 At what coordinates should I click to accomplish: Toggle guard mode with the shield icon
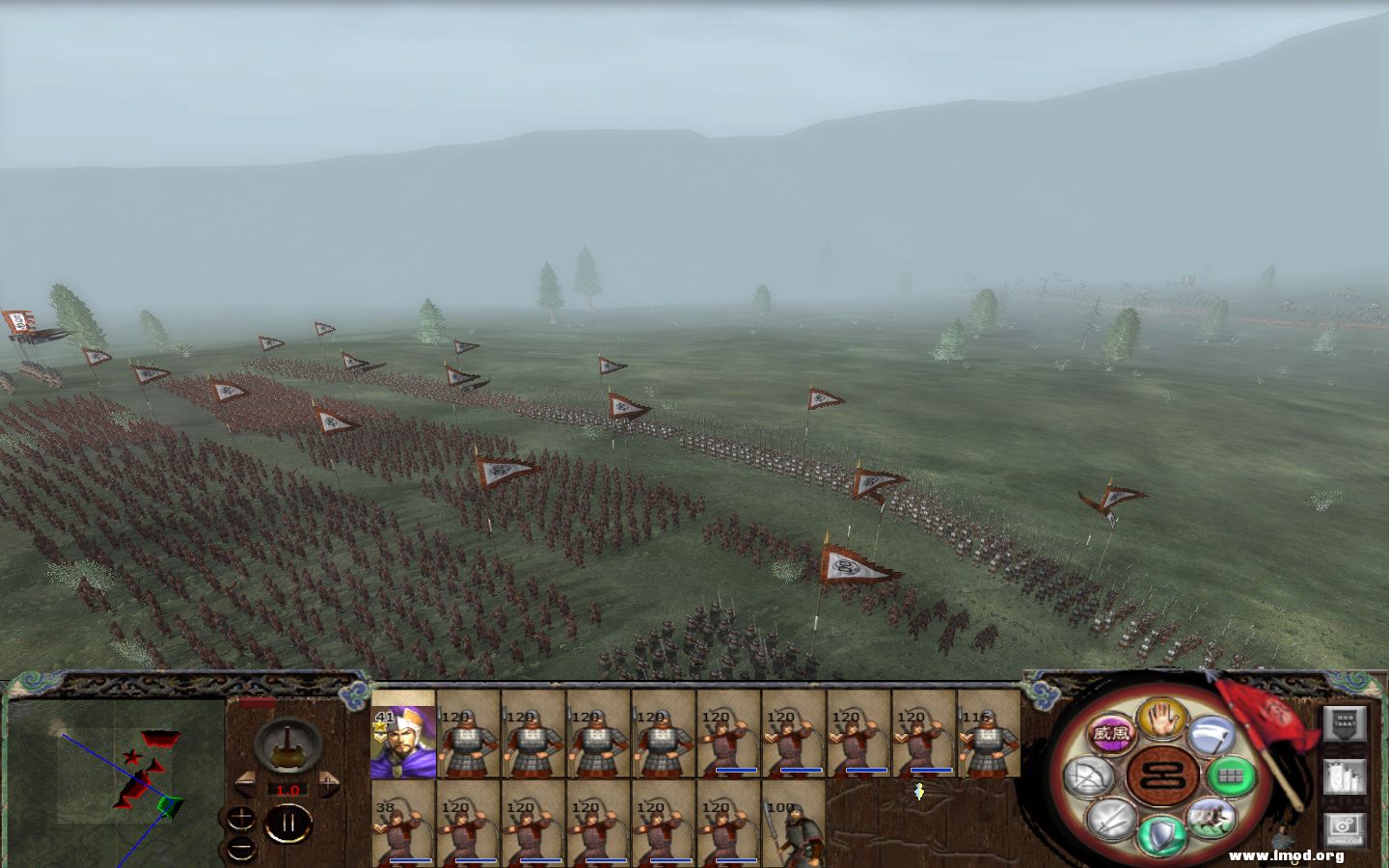1161,833
